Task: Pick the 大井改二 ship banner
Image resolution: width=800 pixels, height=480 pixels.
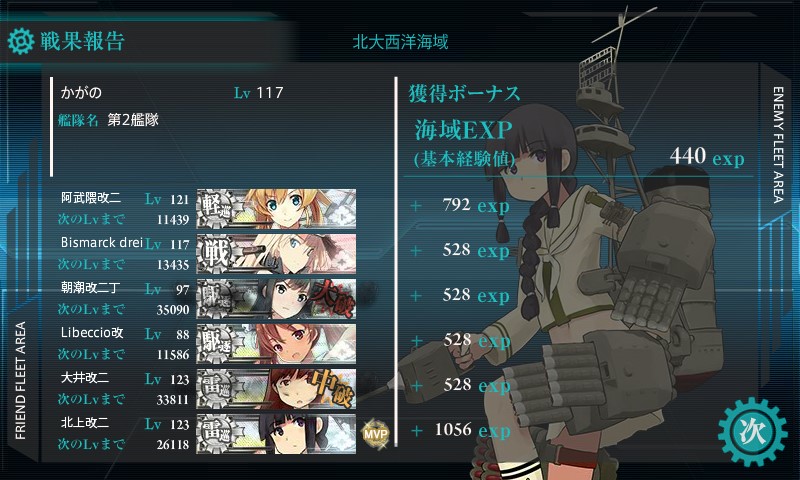Action: pos(277,387)
